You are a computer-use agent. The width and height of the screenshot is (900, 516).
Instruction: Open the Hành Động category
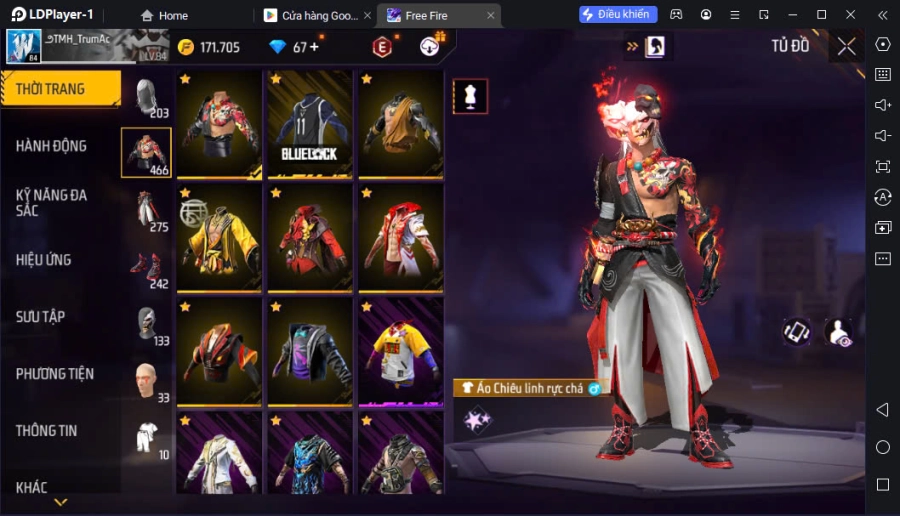coord(52,146)
